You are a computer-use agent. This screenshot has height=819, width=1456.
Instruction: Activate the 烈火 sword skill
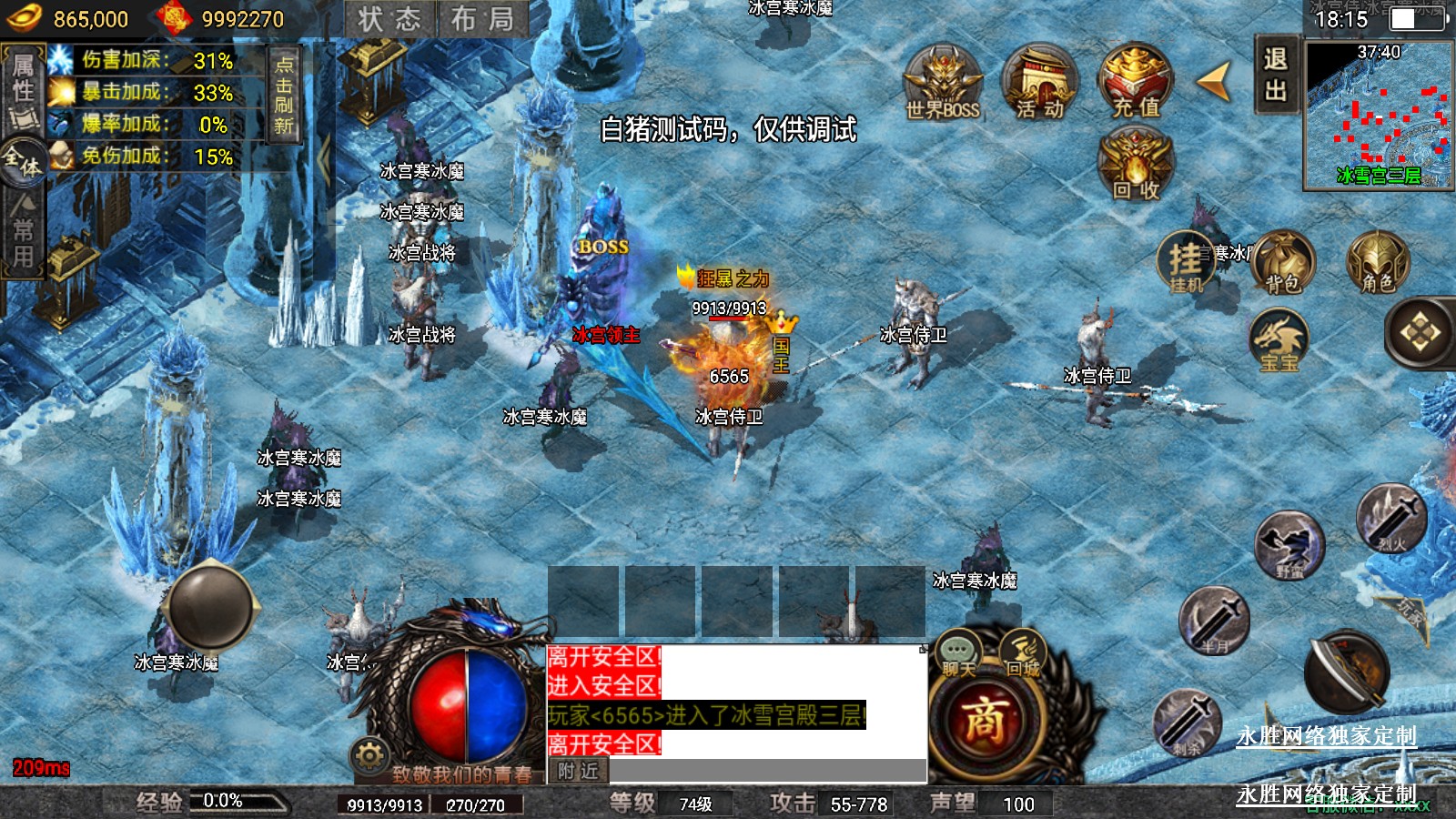(1391, 520)
